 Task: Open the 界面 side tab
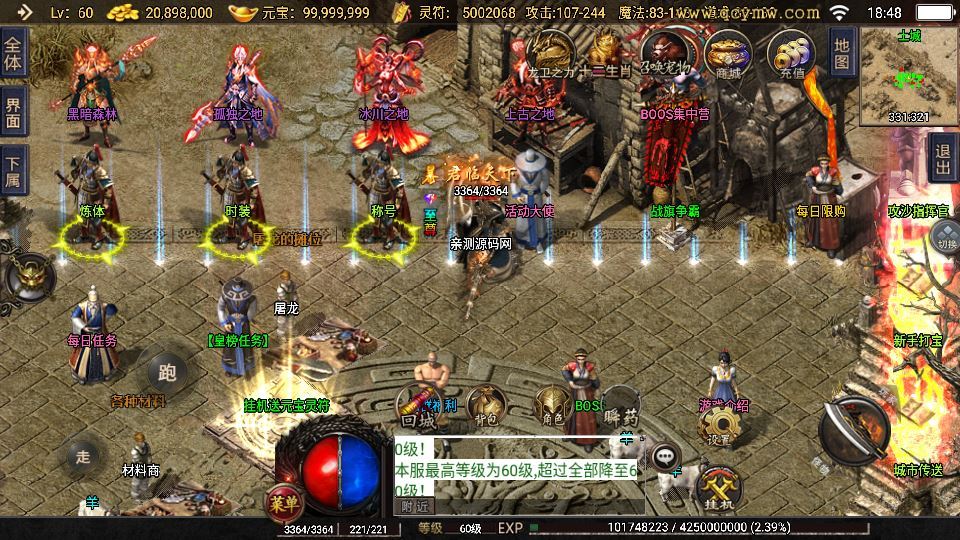coord(13,112)
